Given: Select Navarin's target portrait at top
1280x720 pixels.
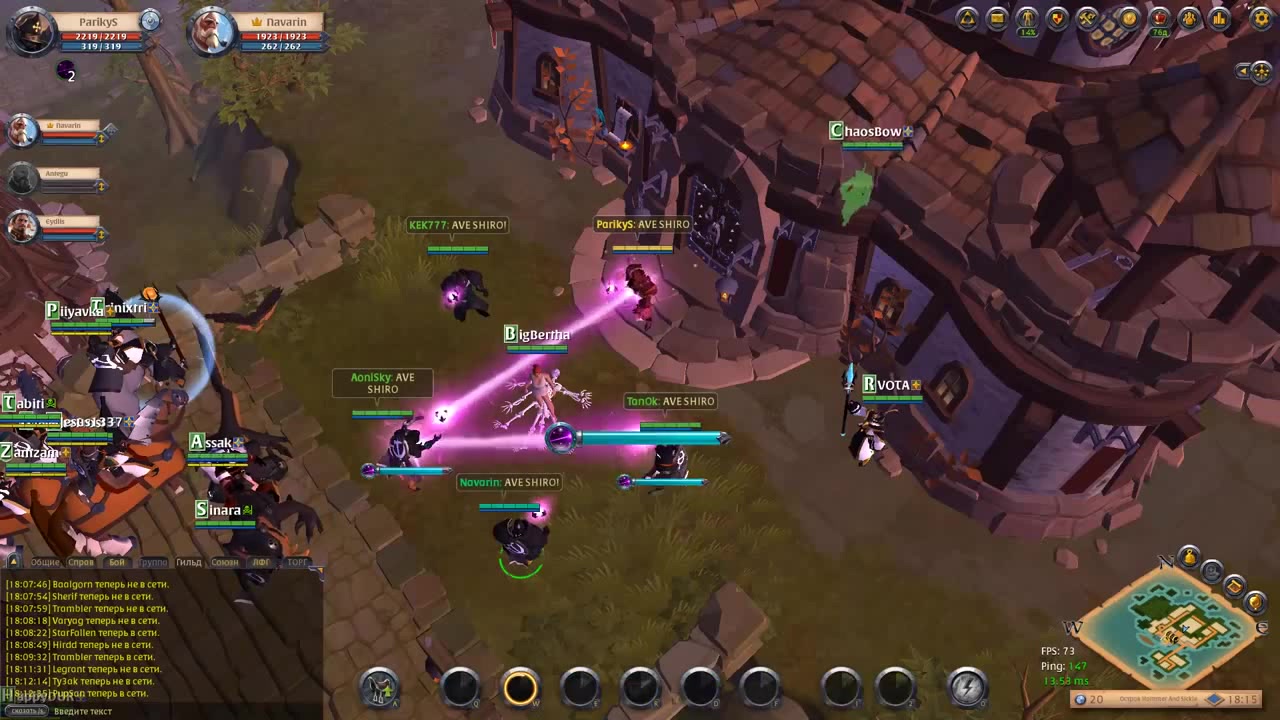Looking at the screenshot, I should pyautogui.click(x=213, y=32).
